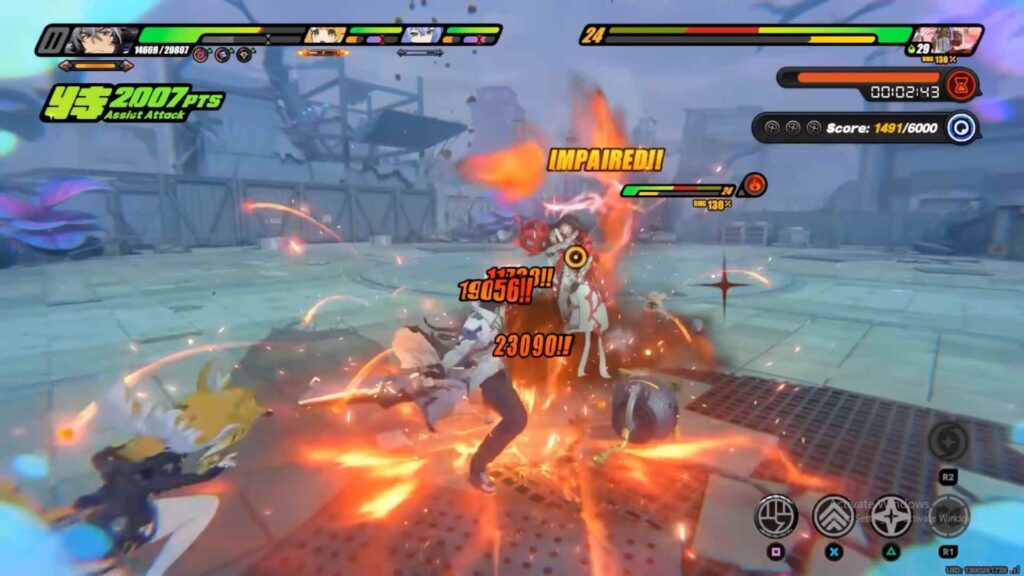Switch to the blue-haired teammate portrait
Viewport: 1024px width, 576px height.
click(420, 37)
